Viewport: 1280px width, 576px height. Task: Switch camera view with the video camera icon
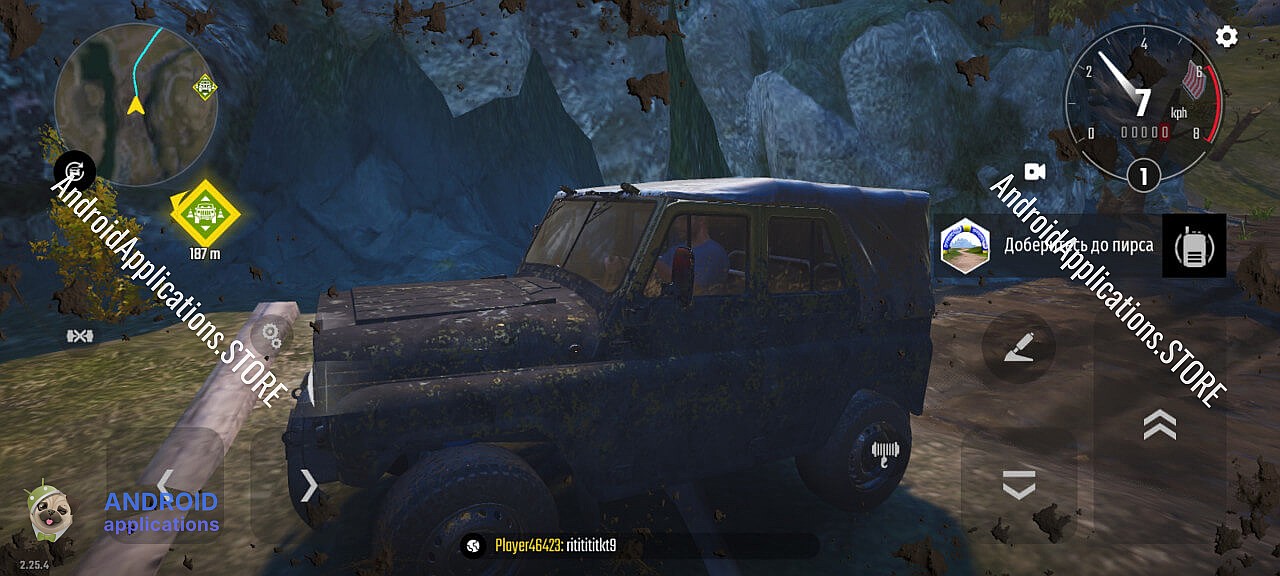point(1034,172)
